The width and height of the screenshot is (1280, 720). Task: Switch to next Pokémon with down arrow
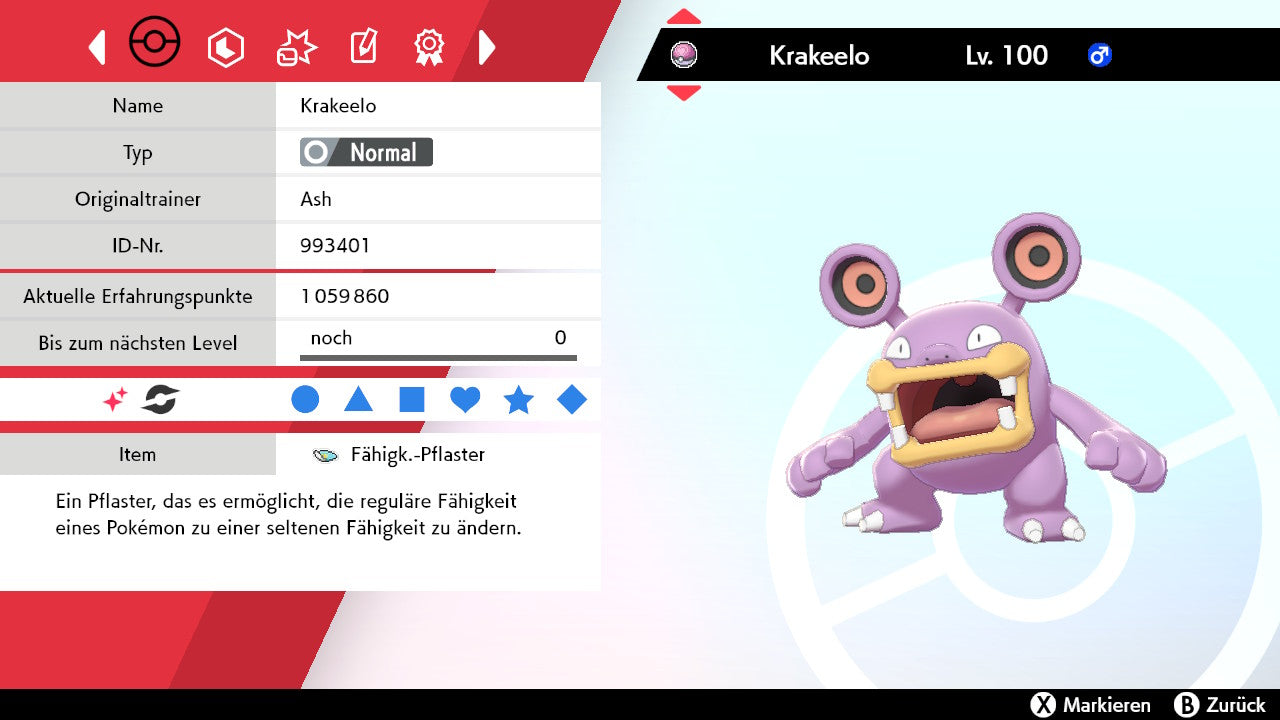pos(683,93)
